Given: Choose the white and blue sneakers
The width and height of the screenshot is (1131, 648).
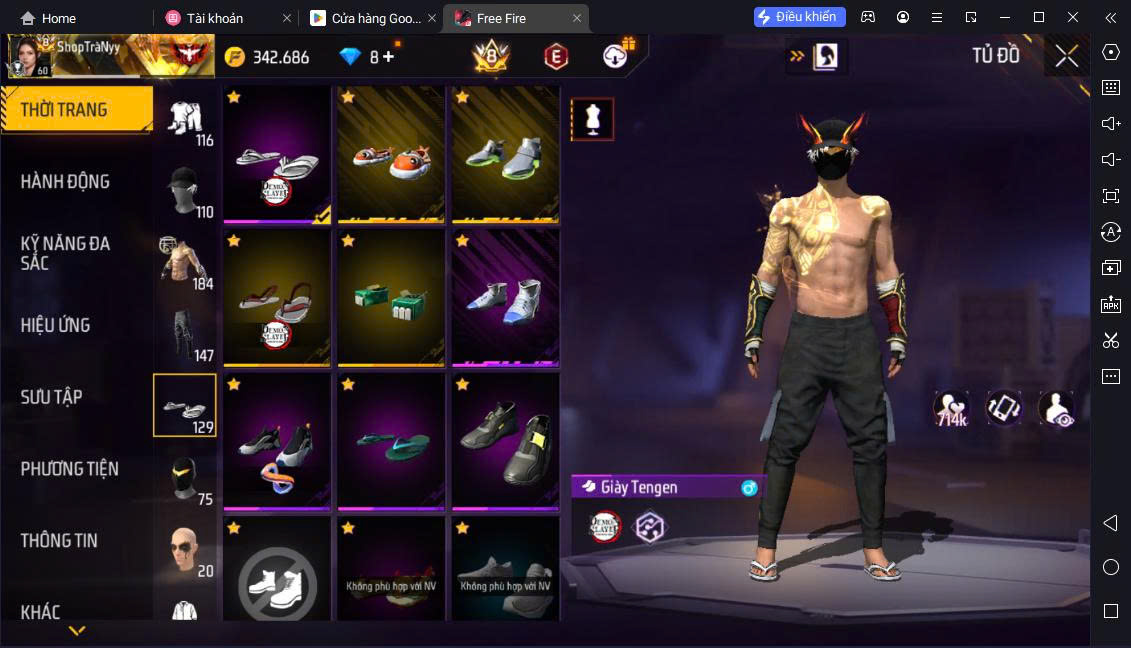Looking at the screenshot, I should (505, 297).
